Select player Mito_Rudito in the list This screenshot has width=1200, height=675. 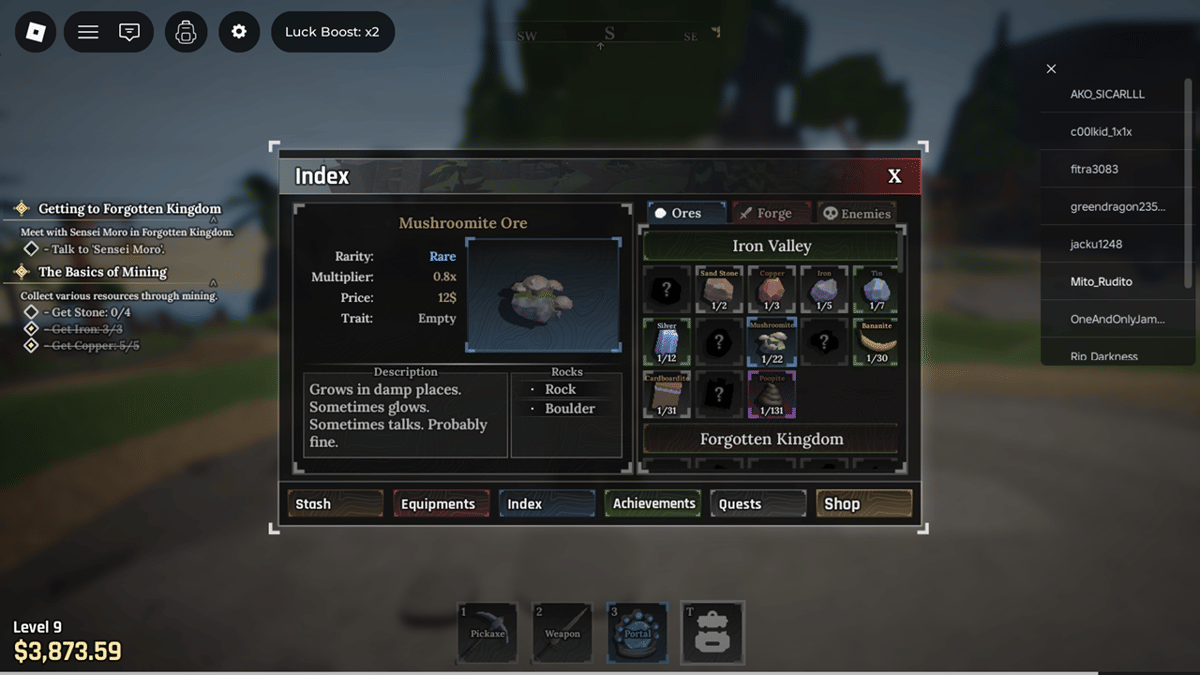[1101, 282]
